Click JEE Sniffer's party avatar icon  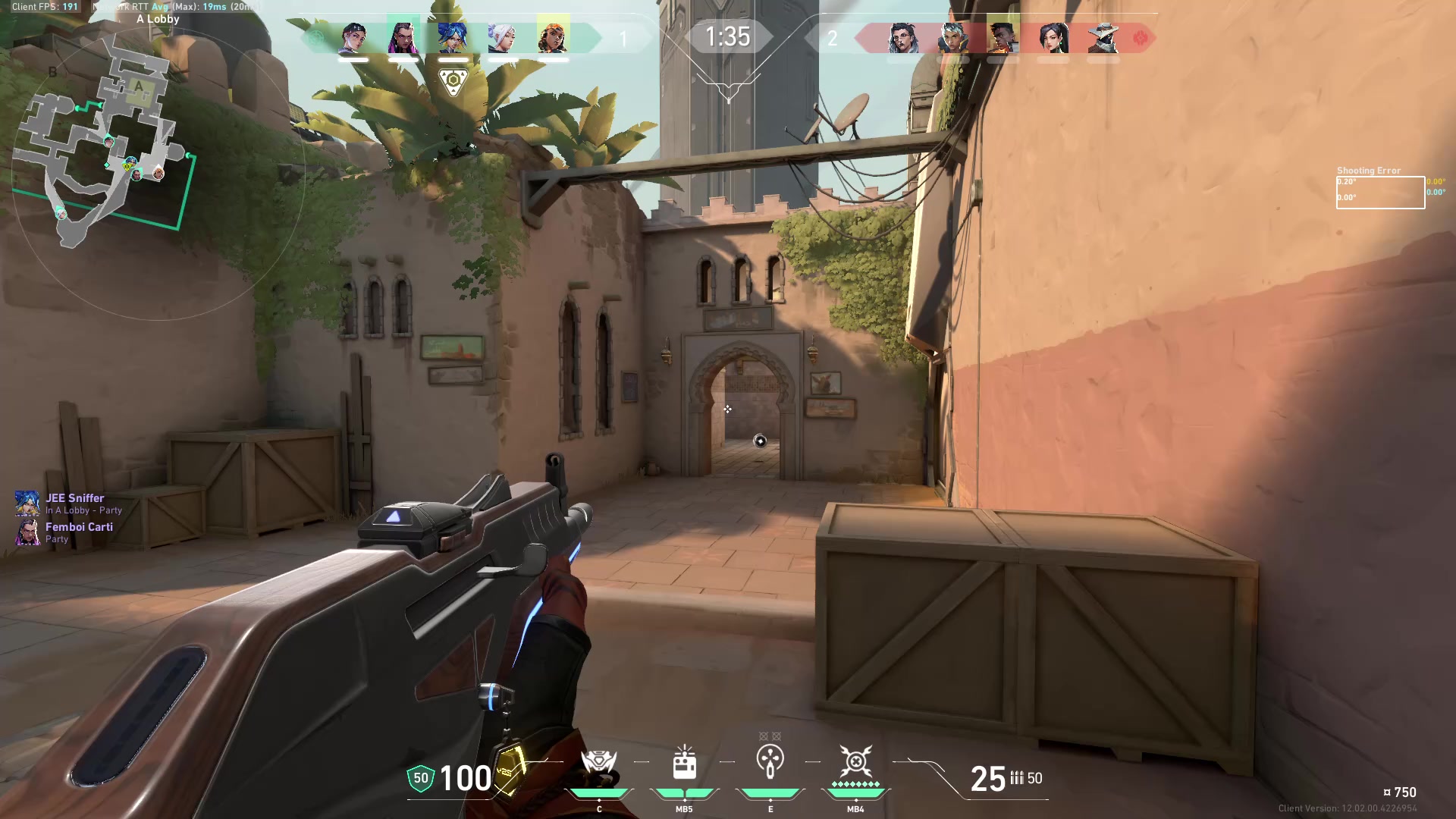tap(28, 504)
